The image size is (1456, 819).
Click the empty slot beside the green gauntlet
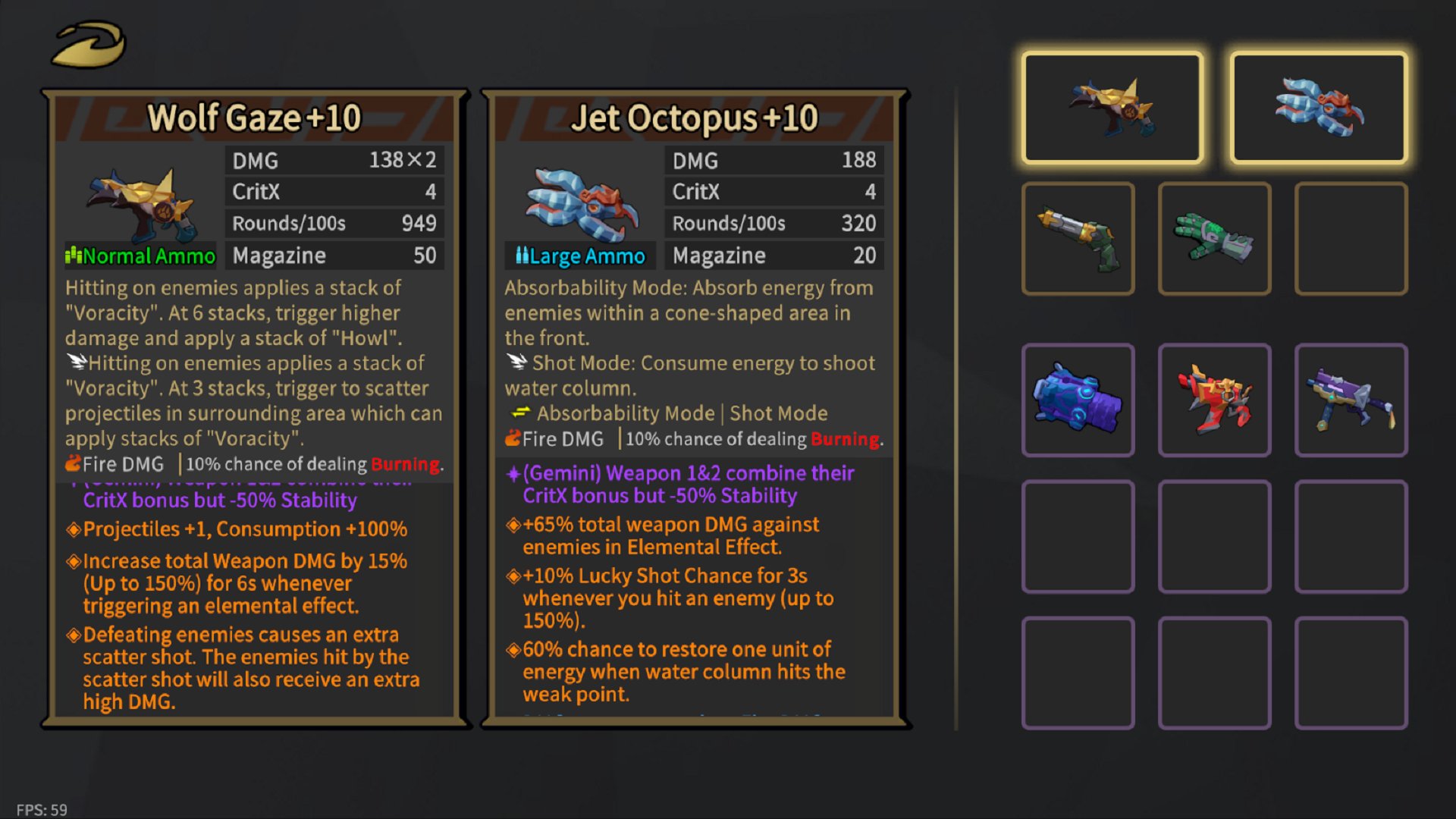(x=1350, y=237)
